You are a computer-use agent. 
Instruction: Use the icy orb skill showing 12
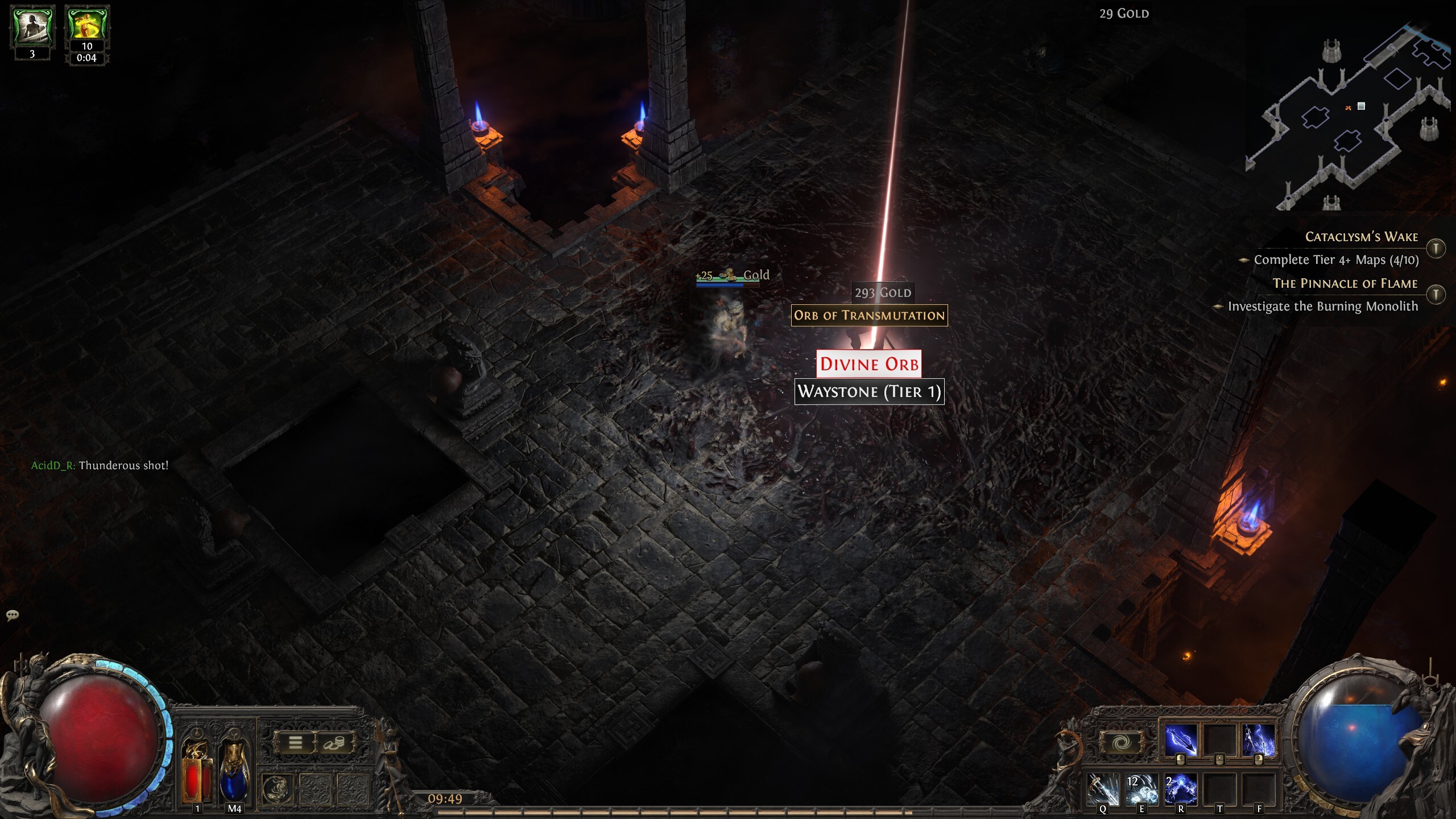[x=1141, y=789]
